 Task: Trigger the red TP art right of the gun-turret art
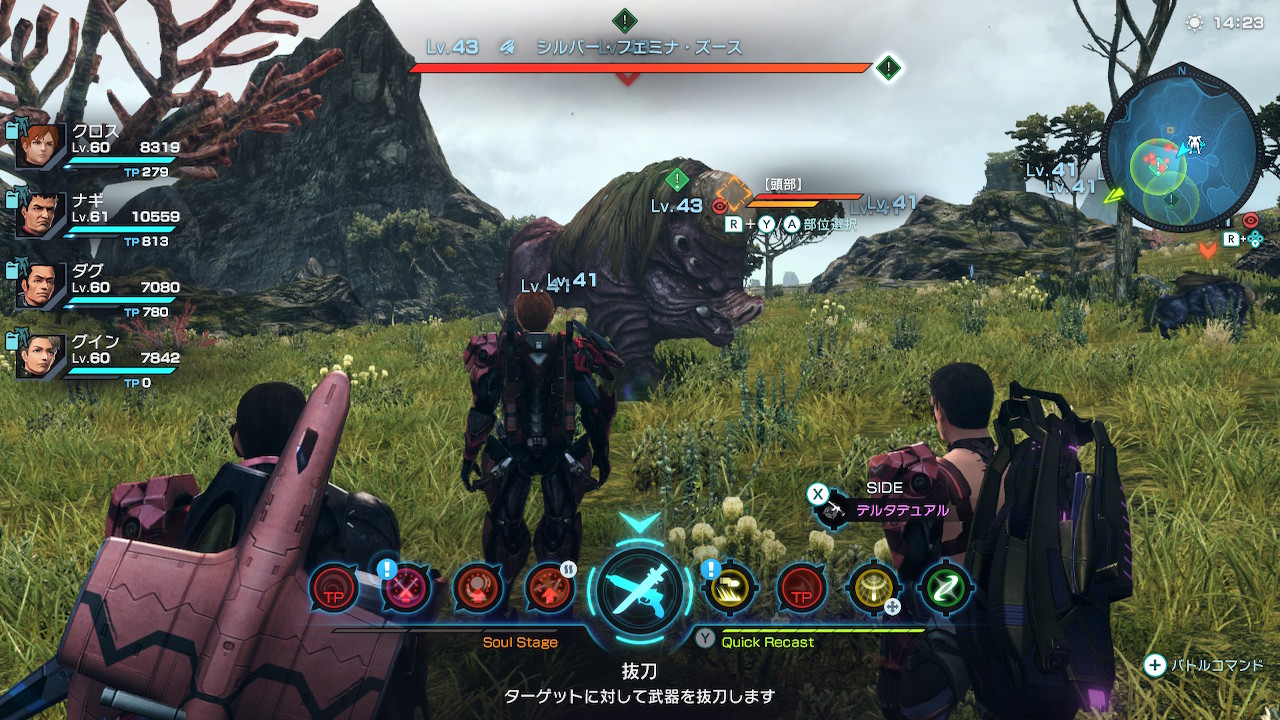coord(801,588)
